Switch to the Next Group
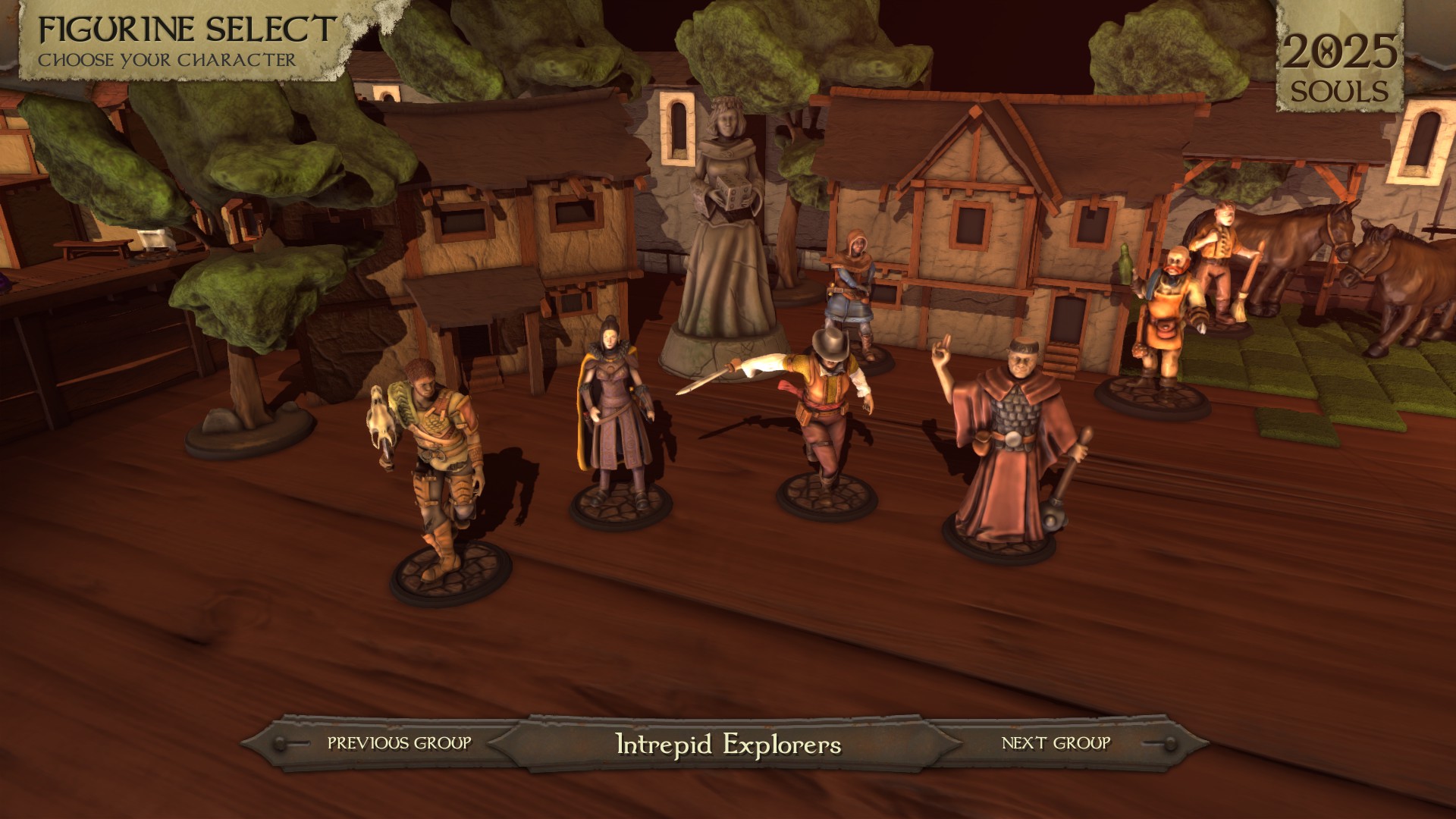1456x819 pixels. click(x=1056, y=743)
